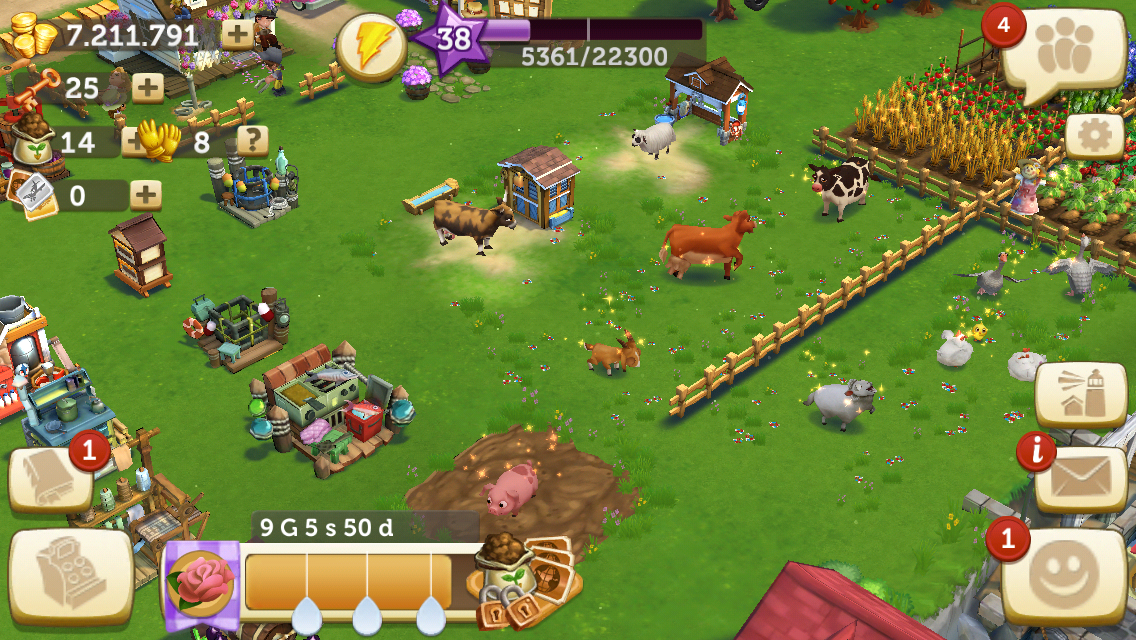The height and width of the screenshot is (640, 1136).
Task: Tap the purple level 38 star
Action: point(453,39)
